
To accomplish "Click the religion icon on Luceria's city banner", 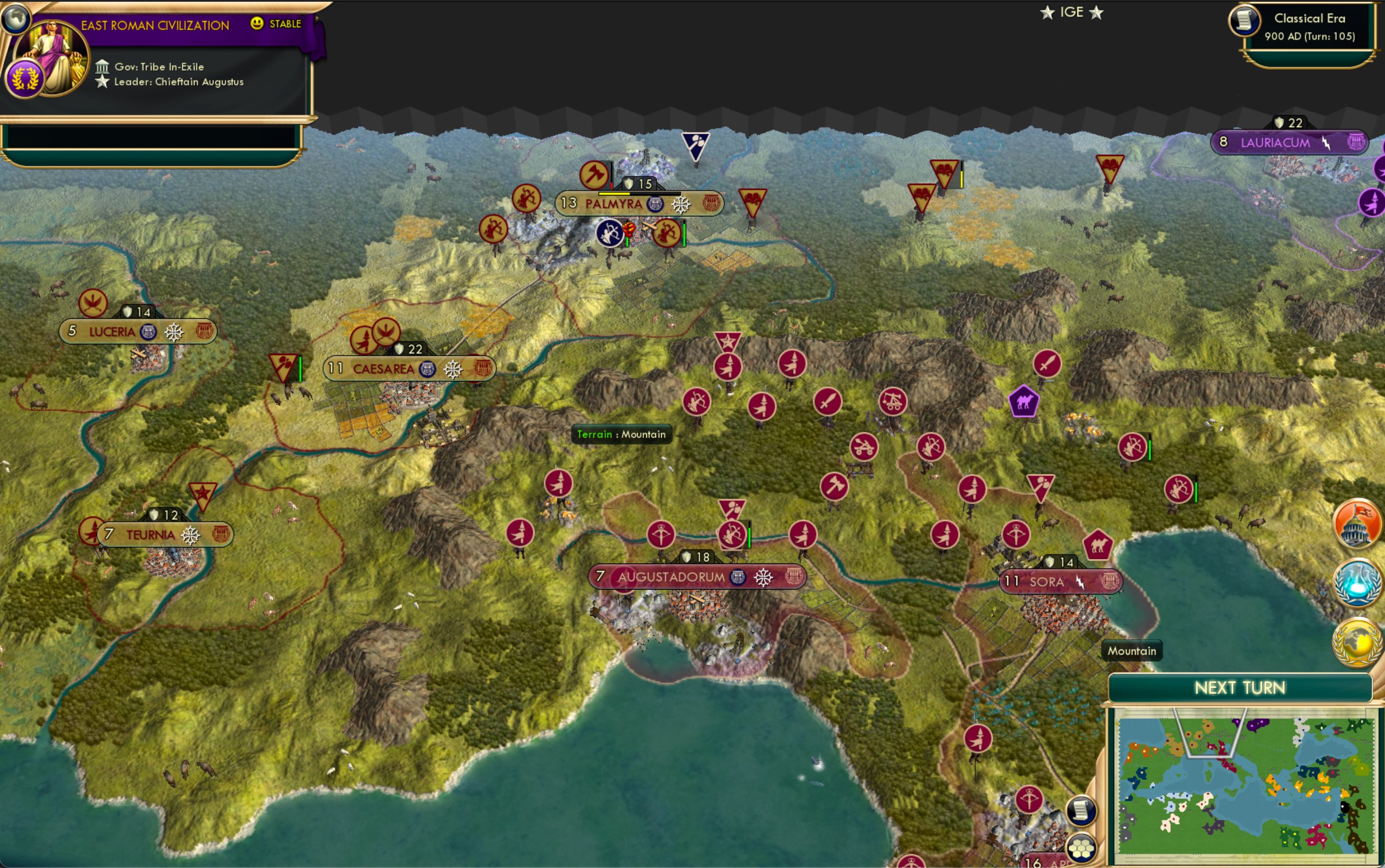I will click(x=148, y=331).
